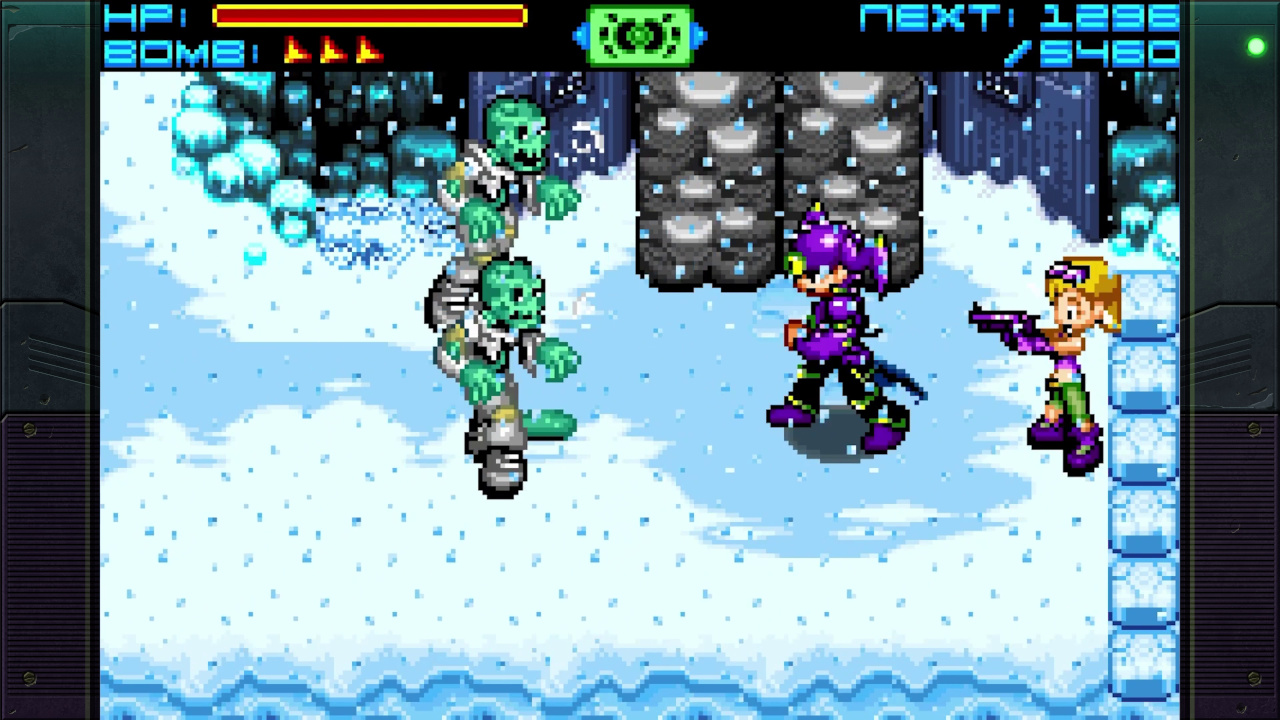
Task: Click the blue arrow left of the money icon
Action: click(x=582, y=36)
